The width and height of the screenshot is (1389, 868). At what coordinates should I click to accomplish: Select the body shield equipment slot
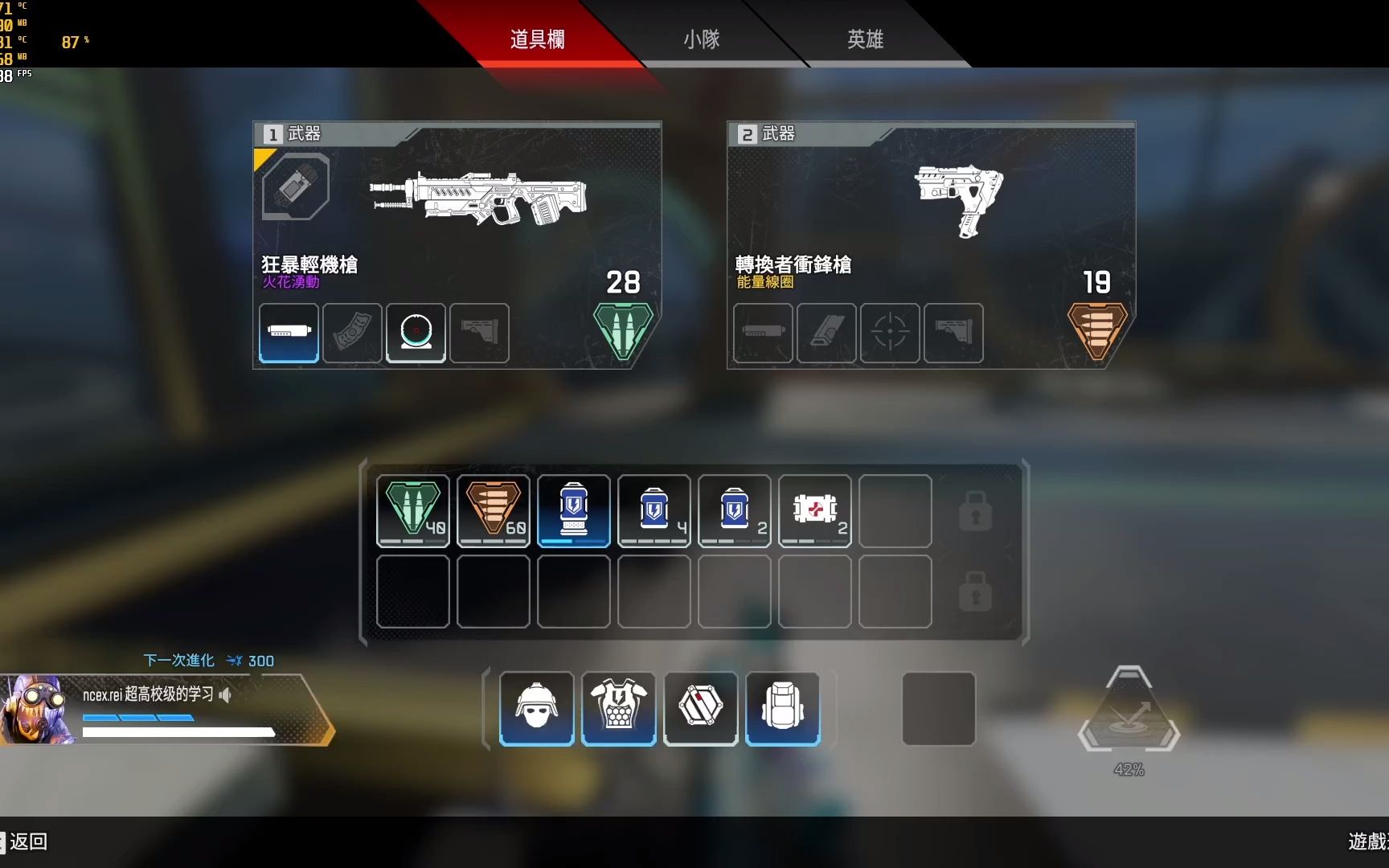point(618,707)
